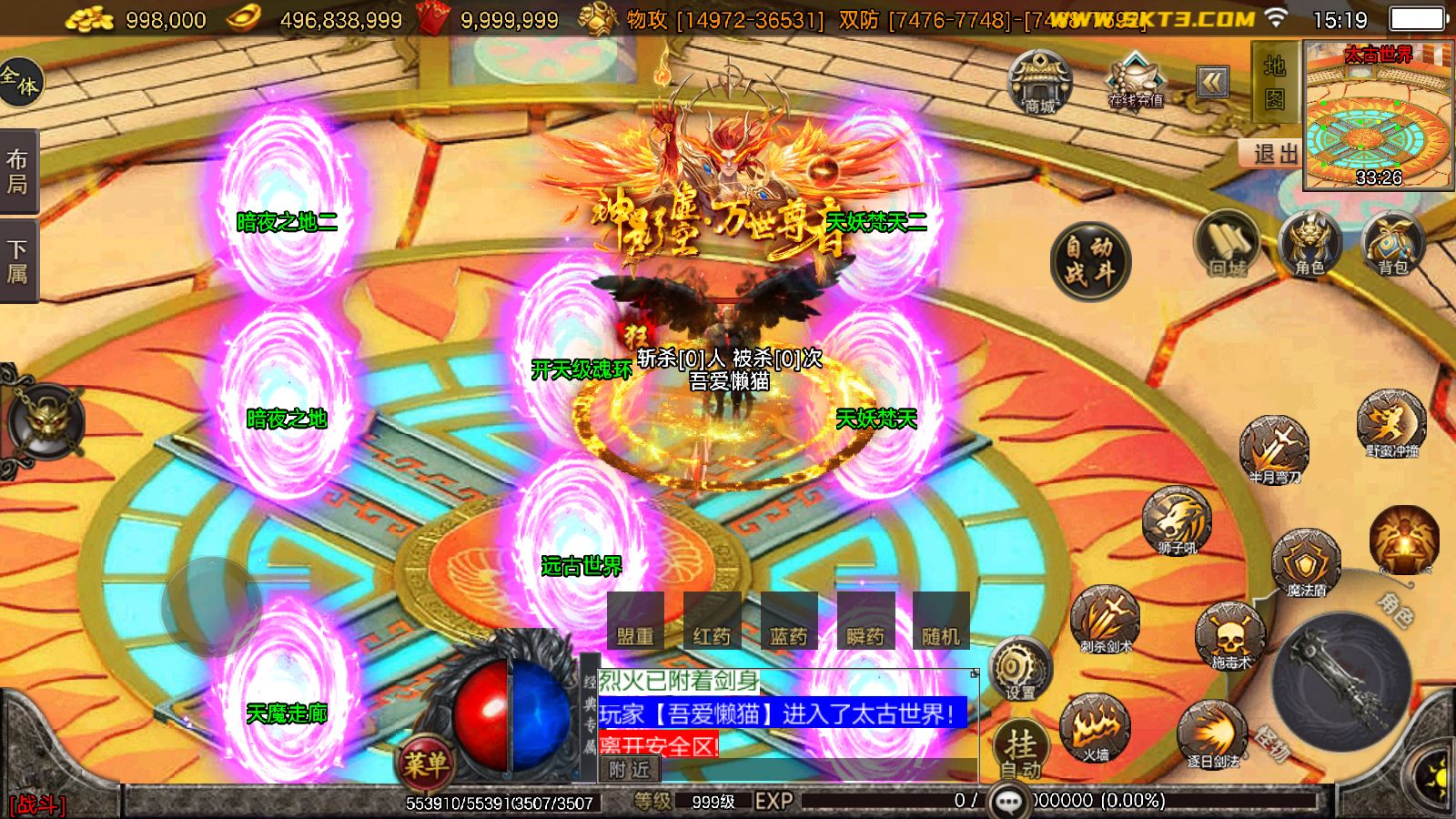Screen dimensions: 1456x819
Task: Cast the 狮子吼 skill
Action: 1177,521
